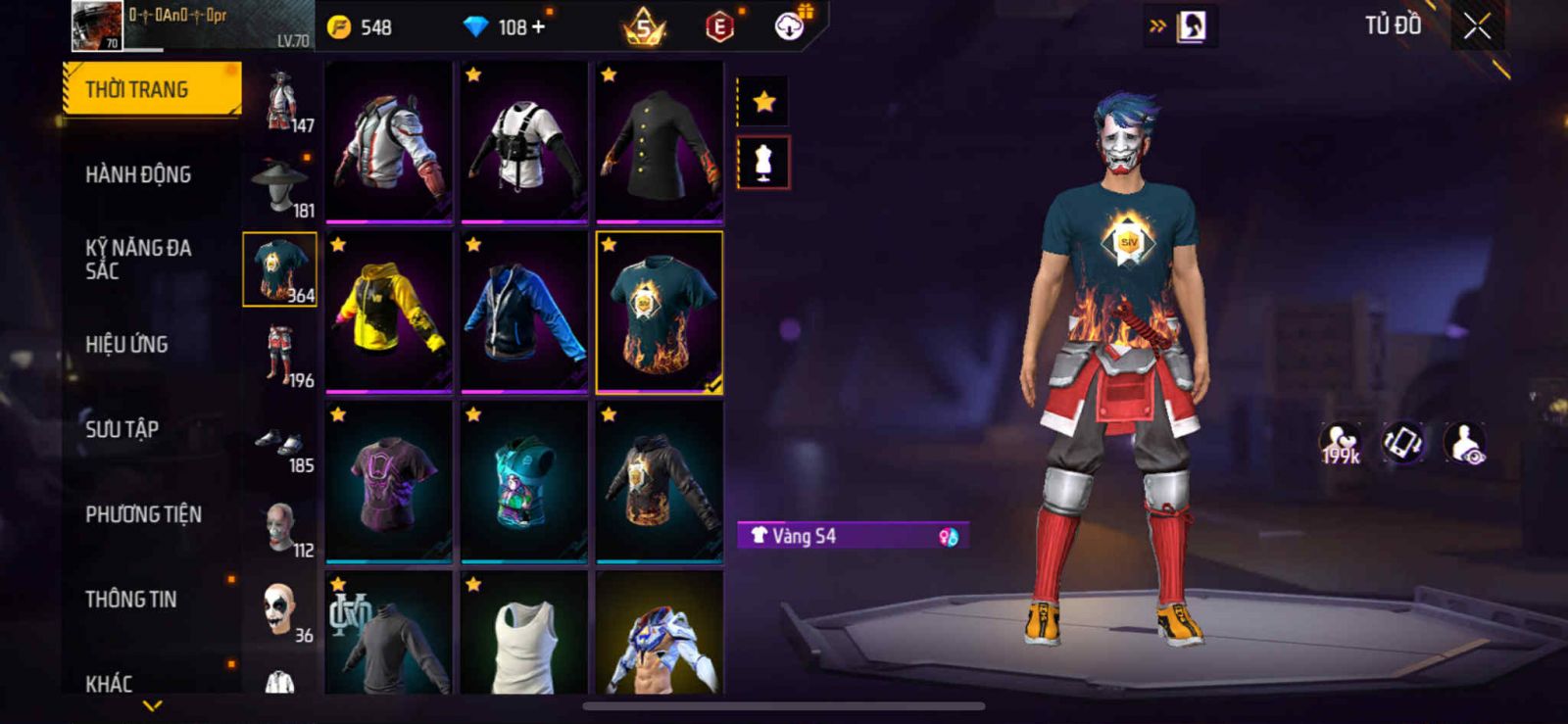The width and height of the screenshot is (1568, 724).
Task: Choose the blue hooded jacket item
Action: (524, 311)
